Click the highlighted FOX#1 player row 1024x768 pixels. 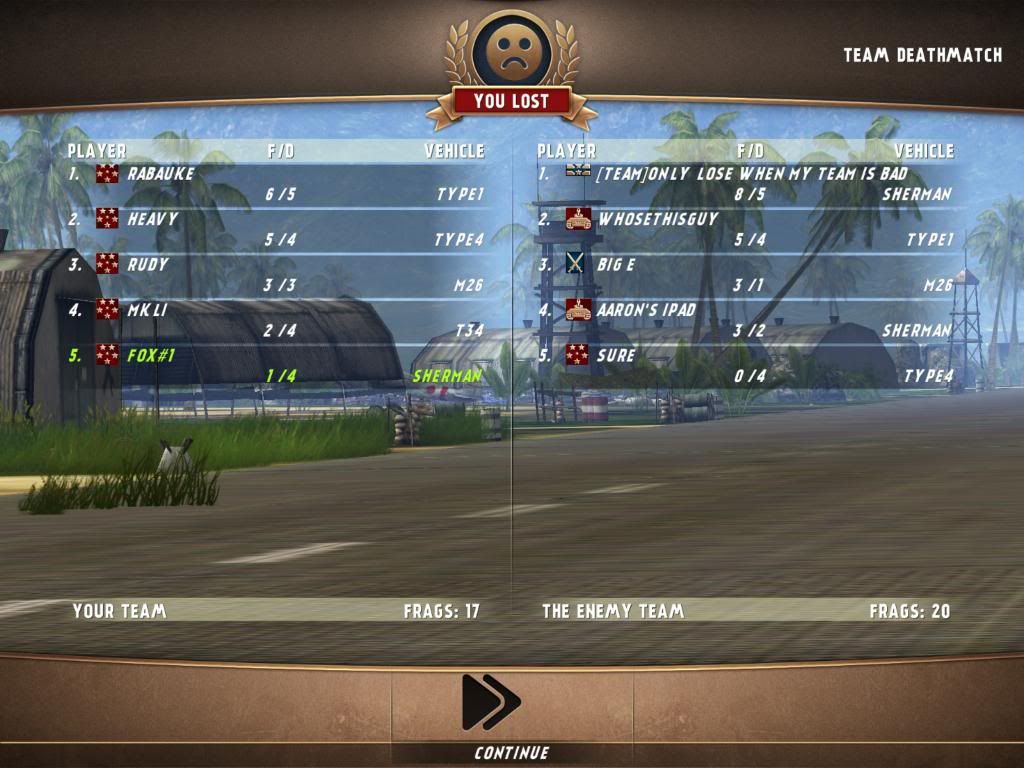pyautogui.click(x=275, y=365)
